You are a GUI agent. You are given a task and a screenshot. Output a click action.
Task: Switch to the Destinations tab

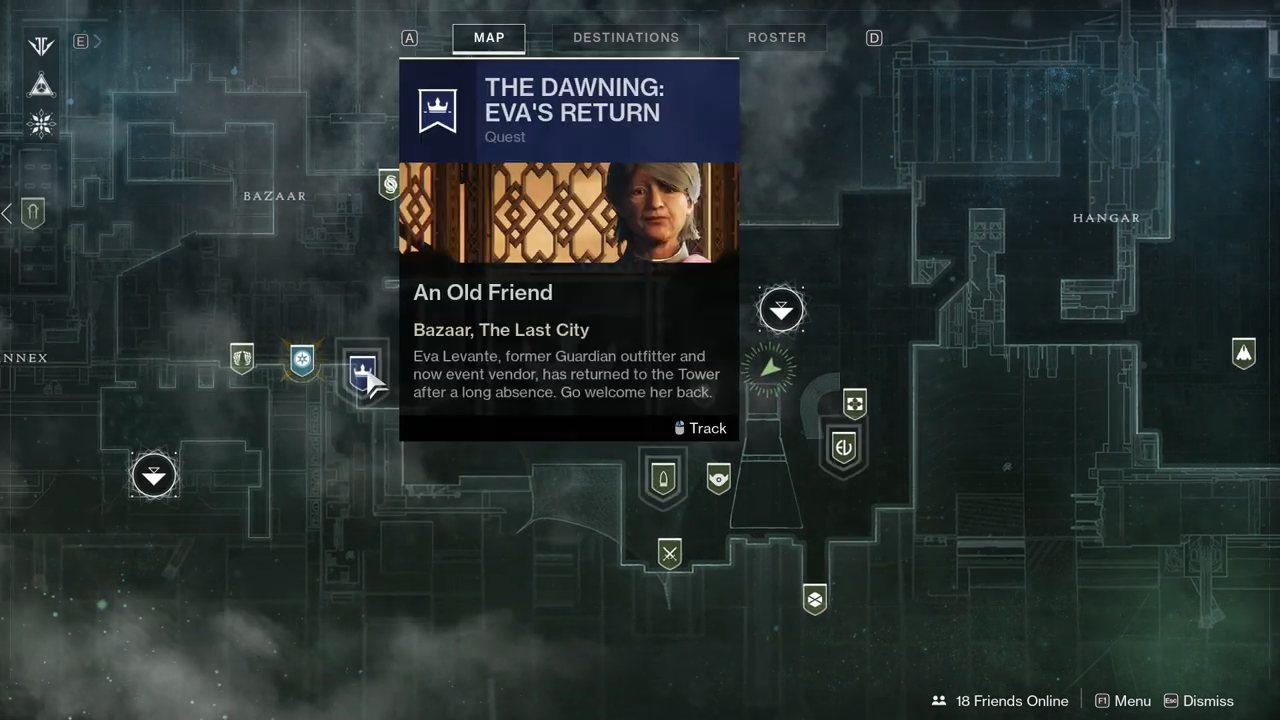(x=626, y=38)
